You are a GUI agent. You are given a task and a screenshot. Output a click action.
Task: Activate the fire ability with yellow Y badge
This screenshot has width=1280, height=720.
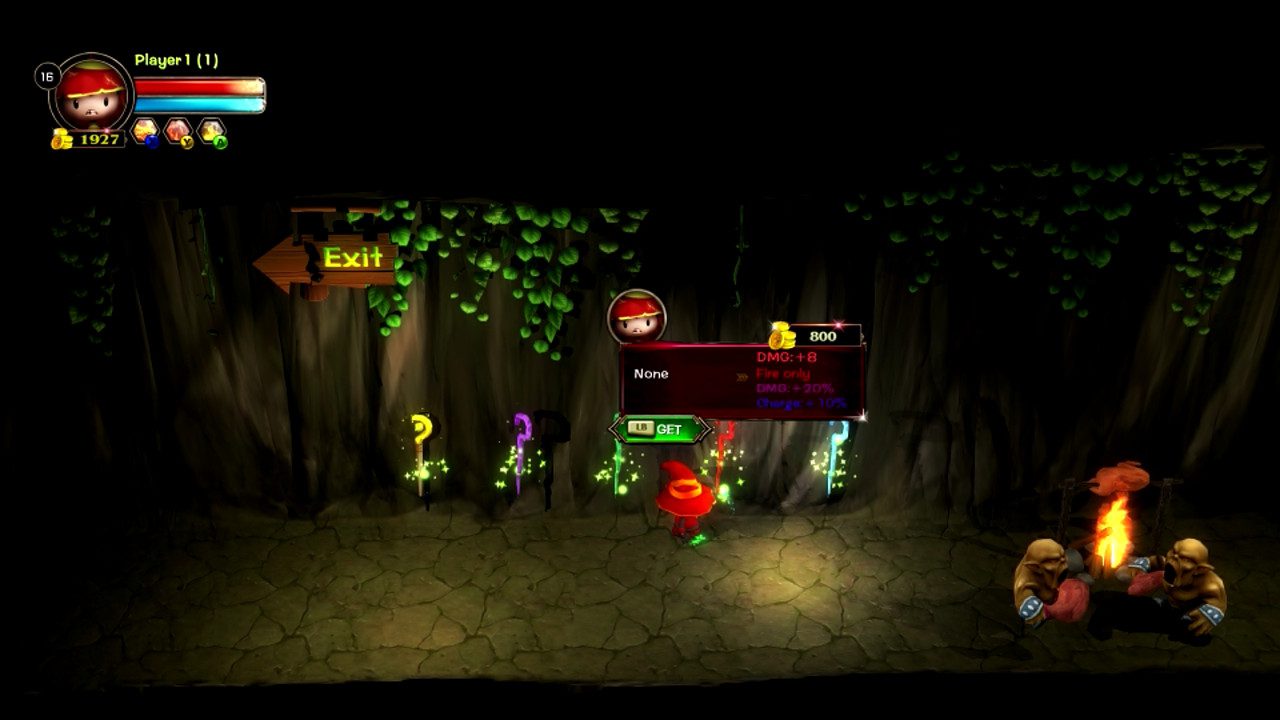click(x=178, y=131)
